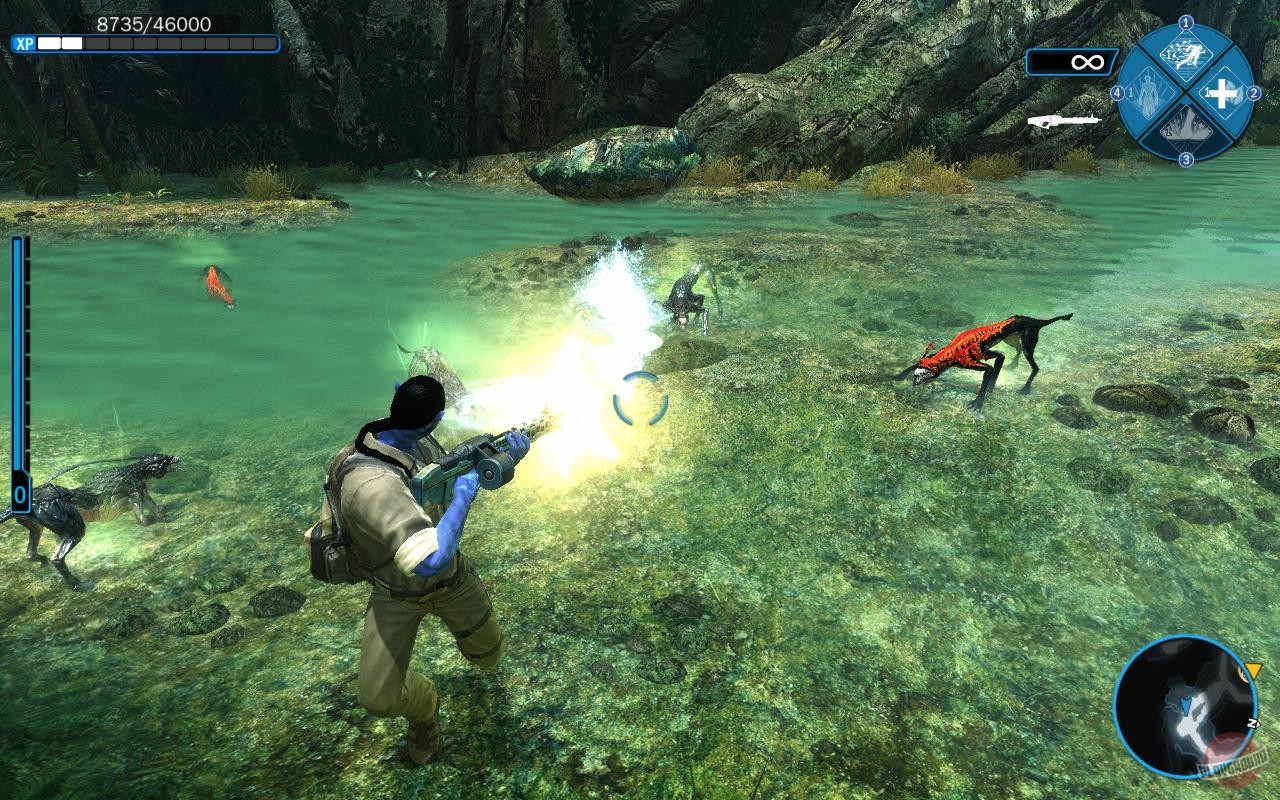Screen dimensions: 1280x800
Task: Activate the sprinting runner skill
Action: 1186,59
